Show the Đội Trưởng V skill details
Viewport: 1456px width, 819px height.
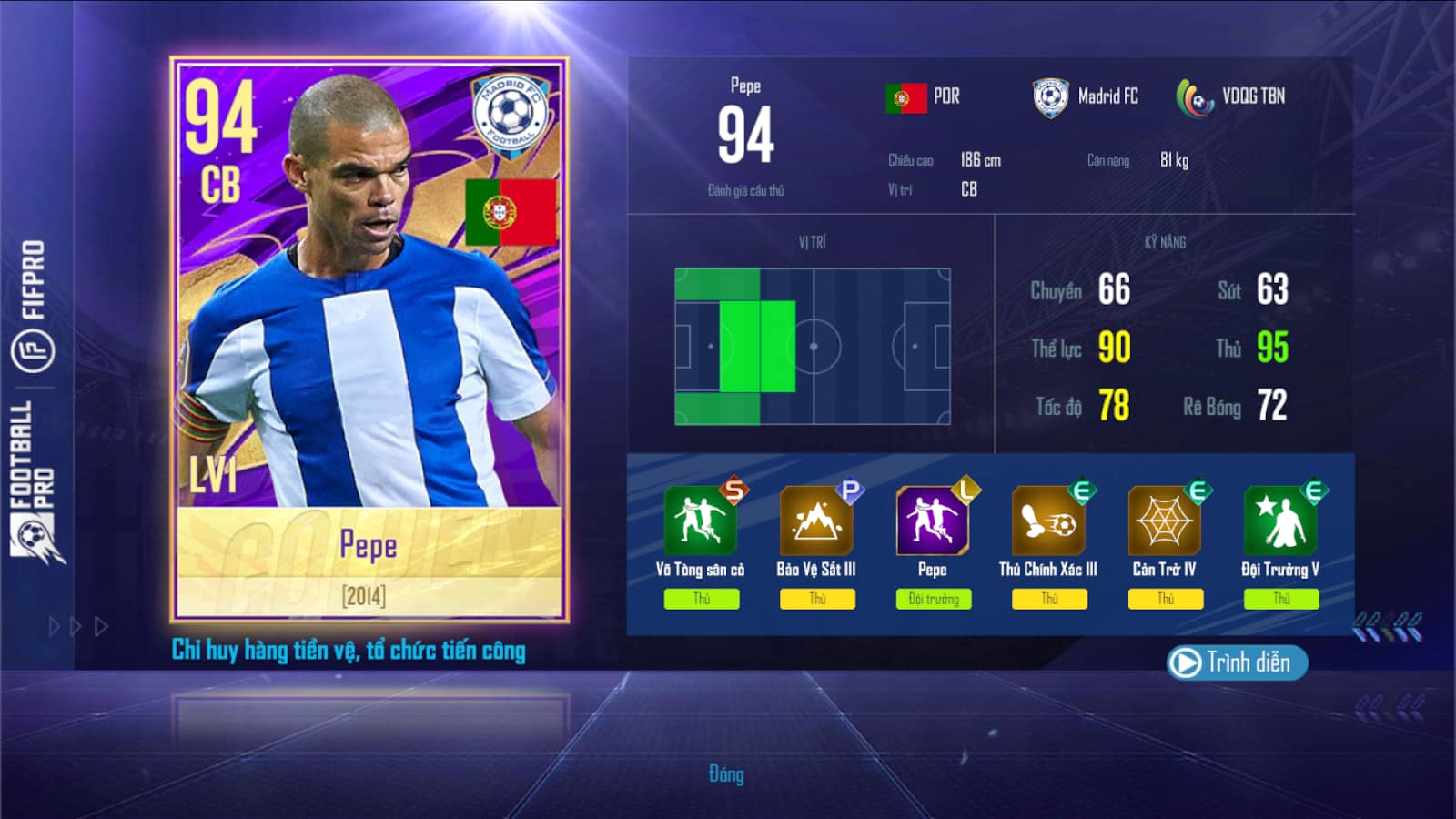pos(1279,521)
